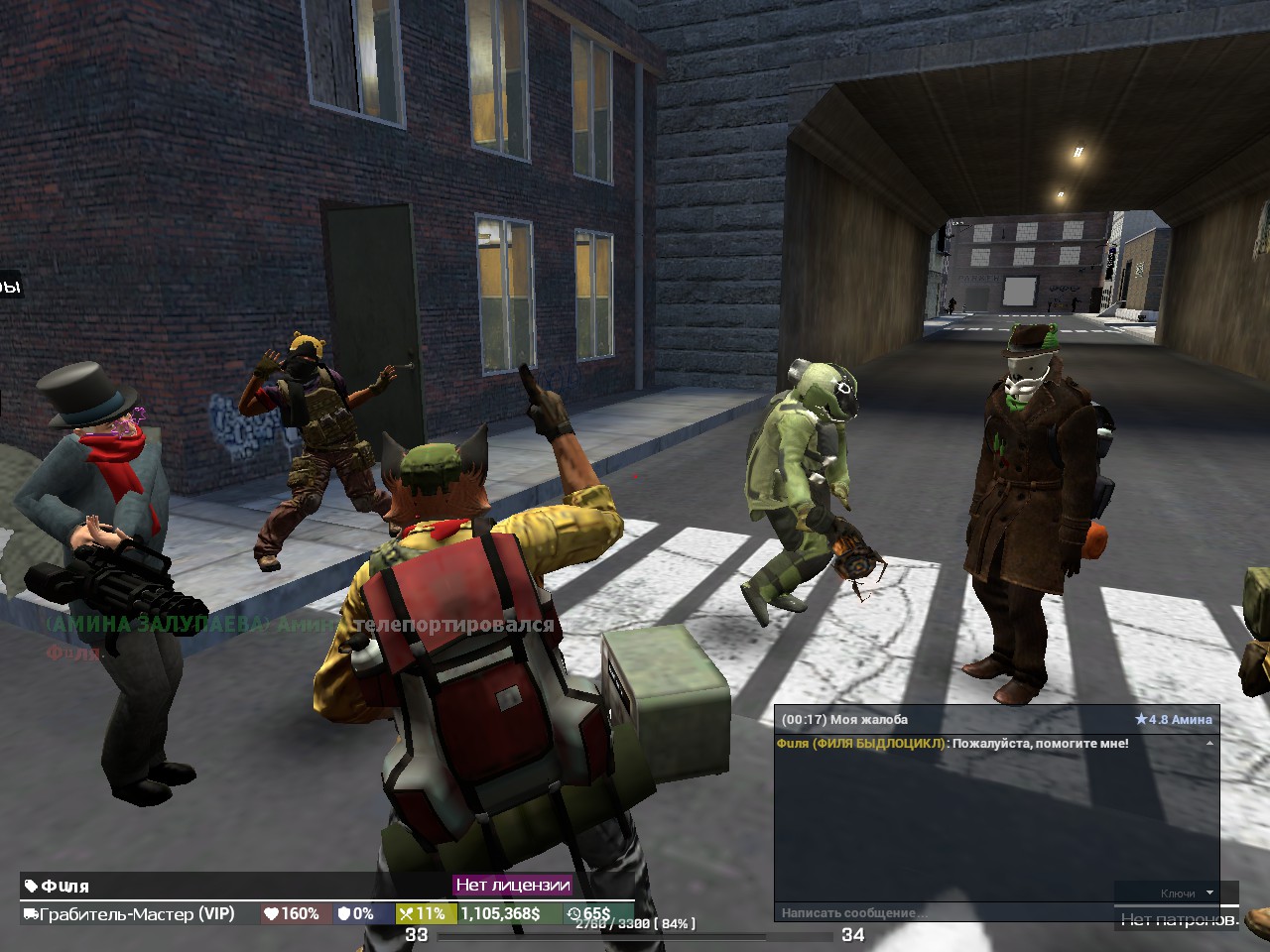Open the 4.8 Амина rating link

(1181, 719)
